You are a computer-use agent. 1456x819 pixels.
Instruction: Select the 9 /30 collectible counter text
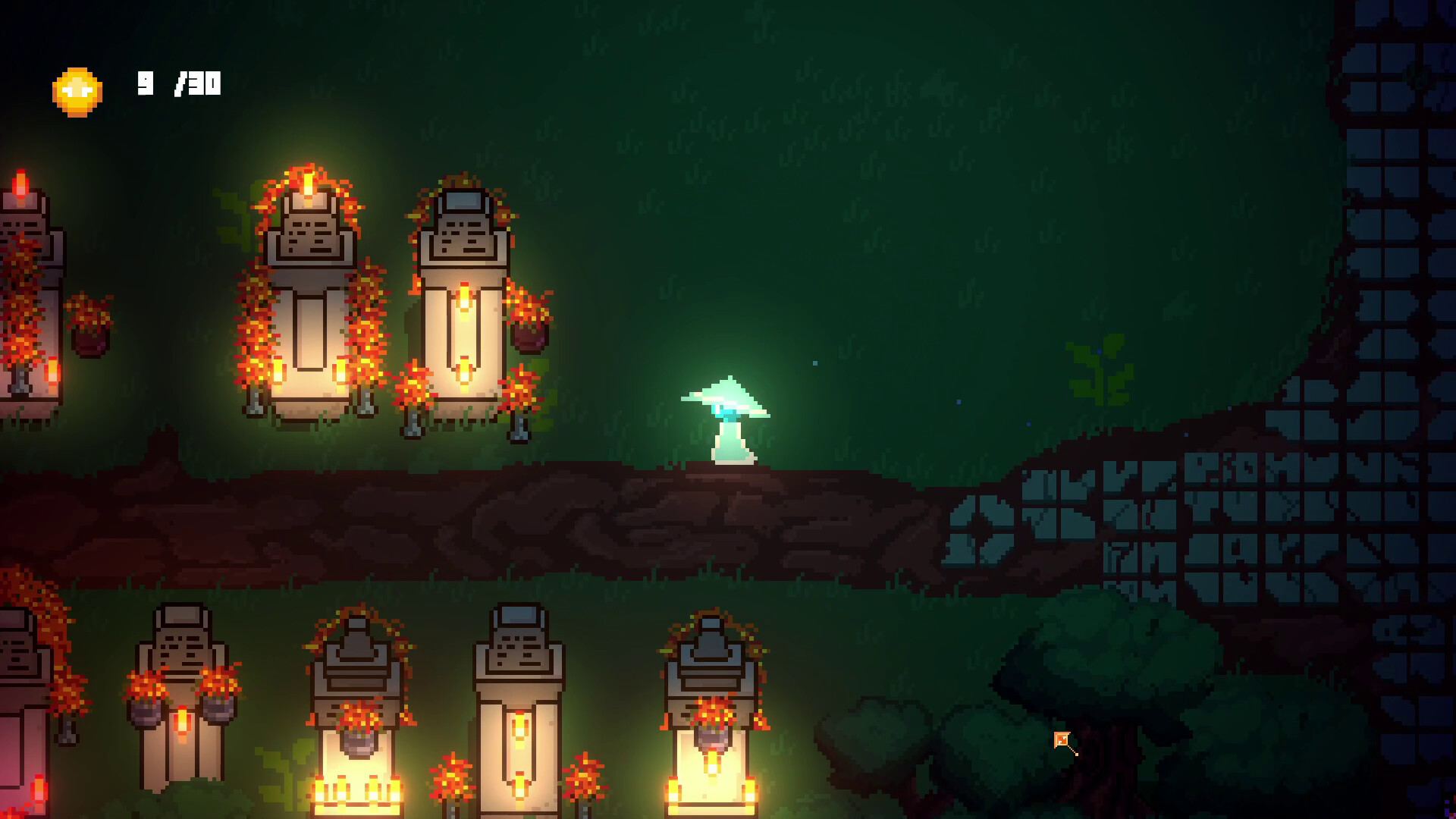point(178,83)
